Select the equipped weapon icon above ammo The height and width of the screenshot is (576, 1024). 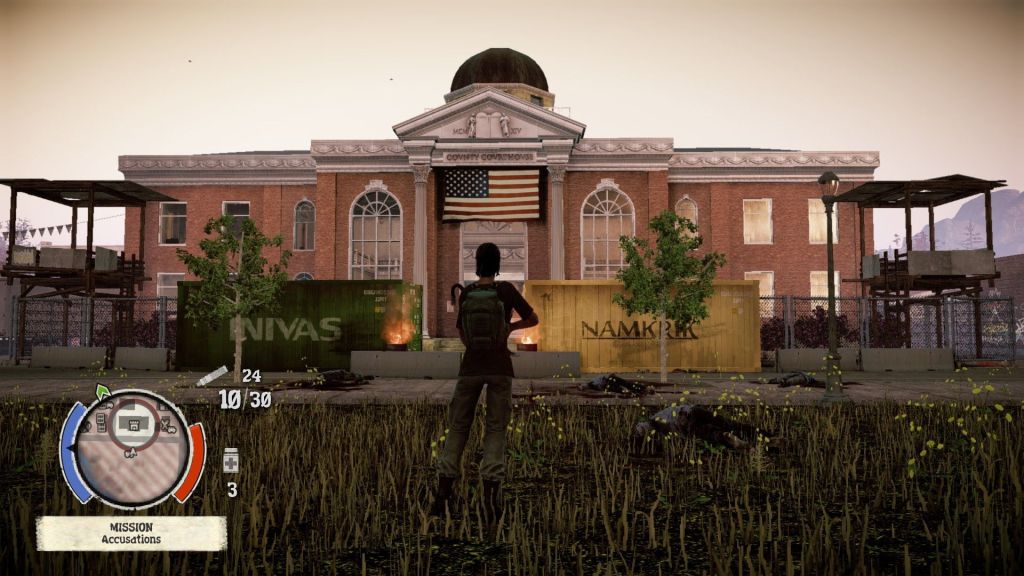(x=212, y=376)
